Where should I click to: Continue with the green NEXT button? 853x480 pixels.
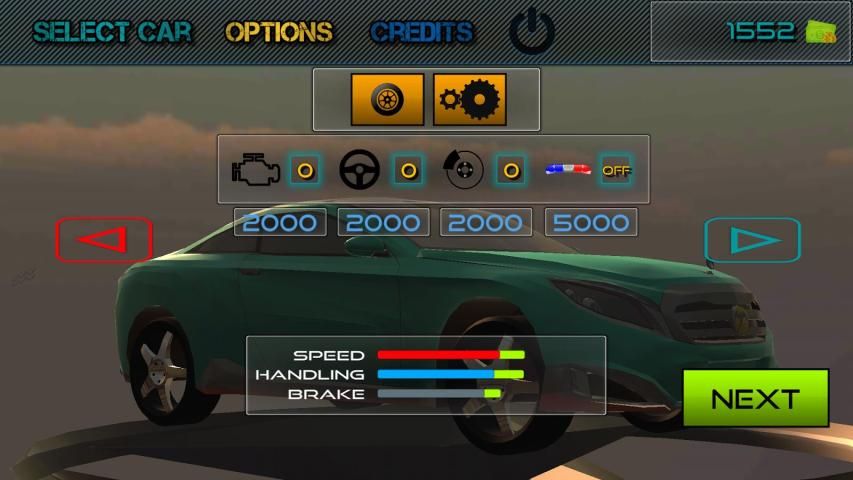755,398
